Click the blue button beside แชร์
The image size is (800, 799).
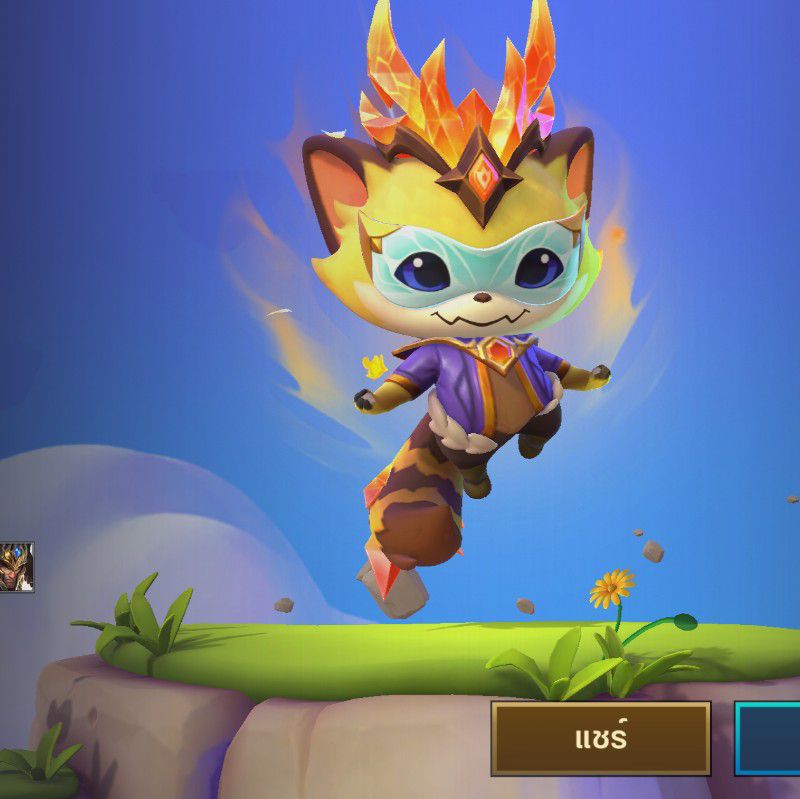tap(768, 739)
